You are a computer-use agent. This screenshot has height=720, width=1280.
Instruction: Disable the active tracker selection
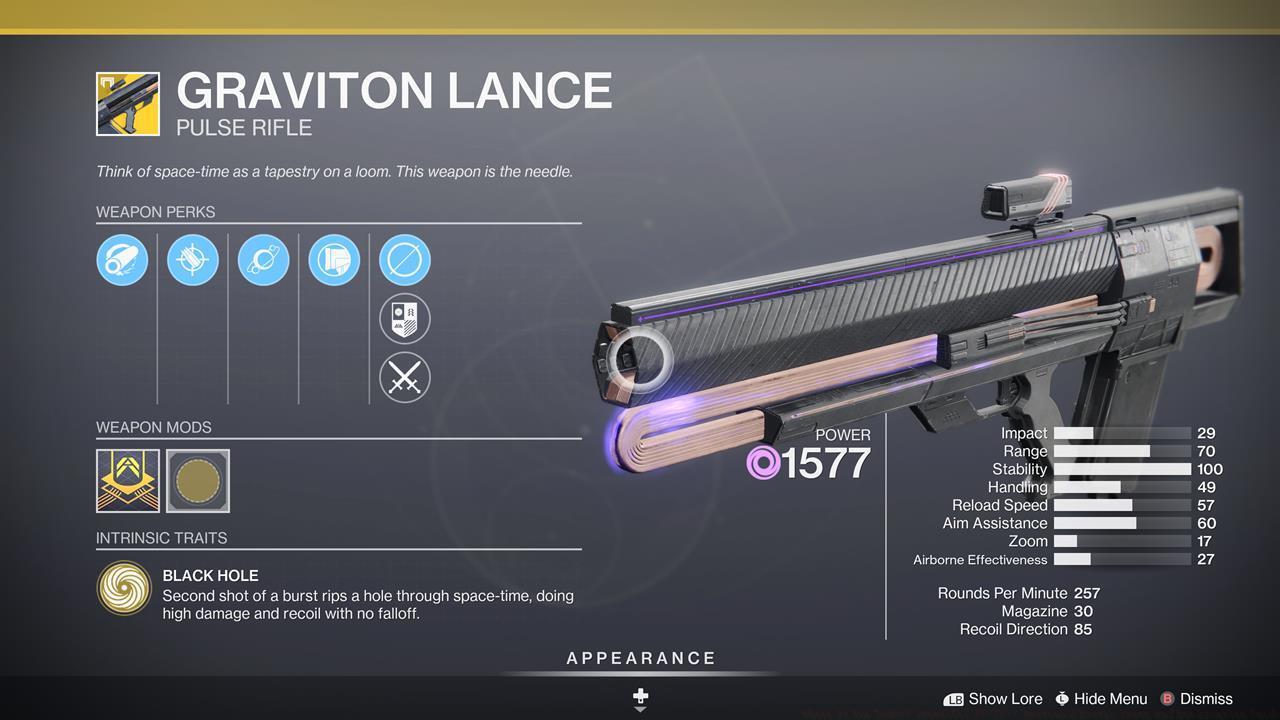pos(404,260)
